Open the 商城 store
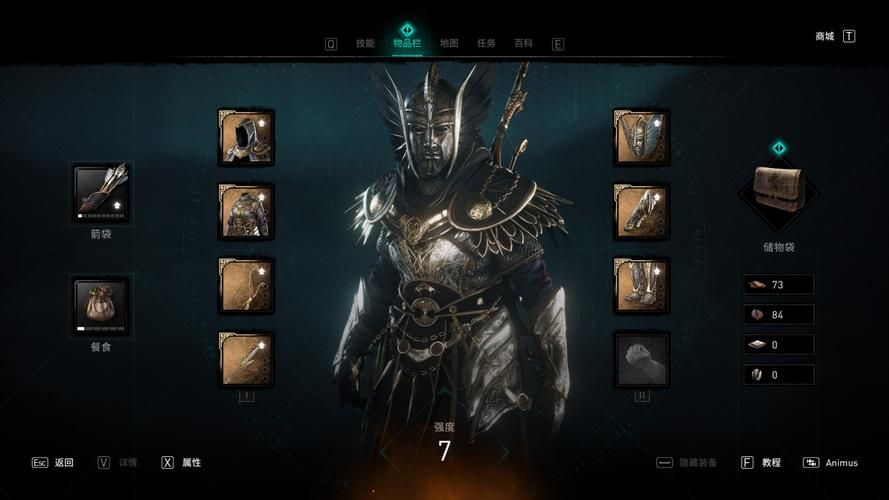The width and height of the screenshot is (889, 500). (825, 36)
